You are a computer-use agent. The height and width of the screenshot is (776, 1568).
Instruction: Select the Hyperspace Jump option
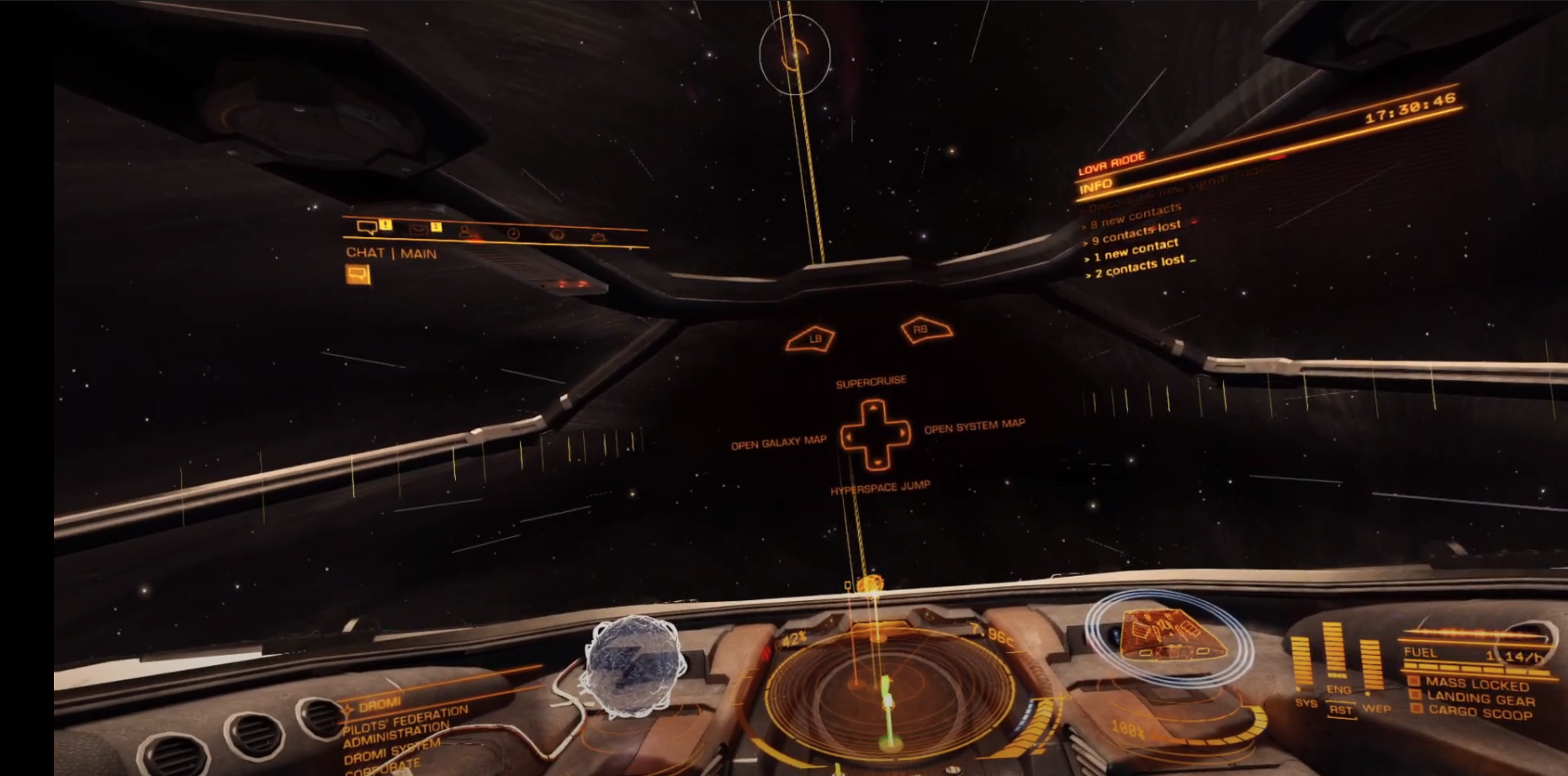pos(880,488)
